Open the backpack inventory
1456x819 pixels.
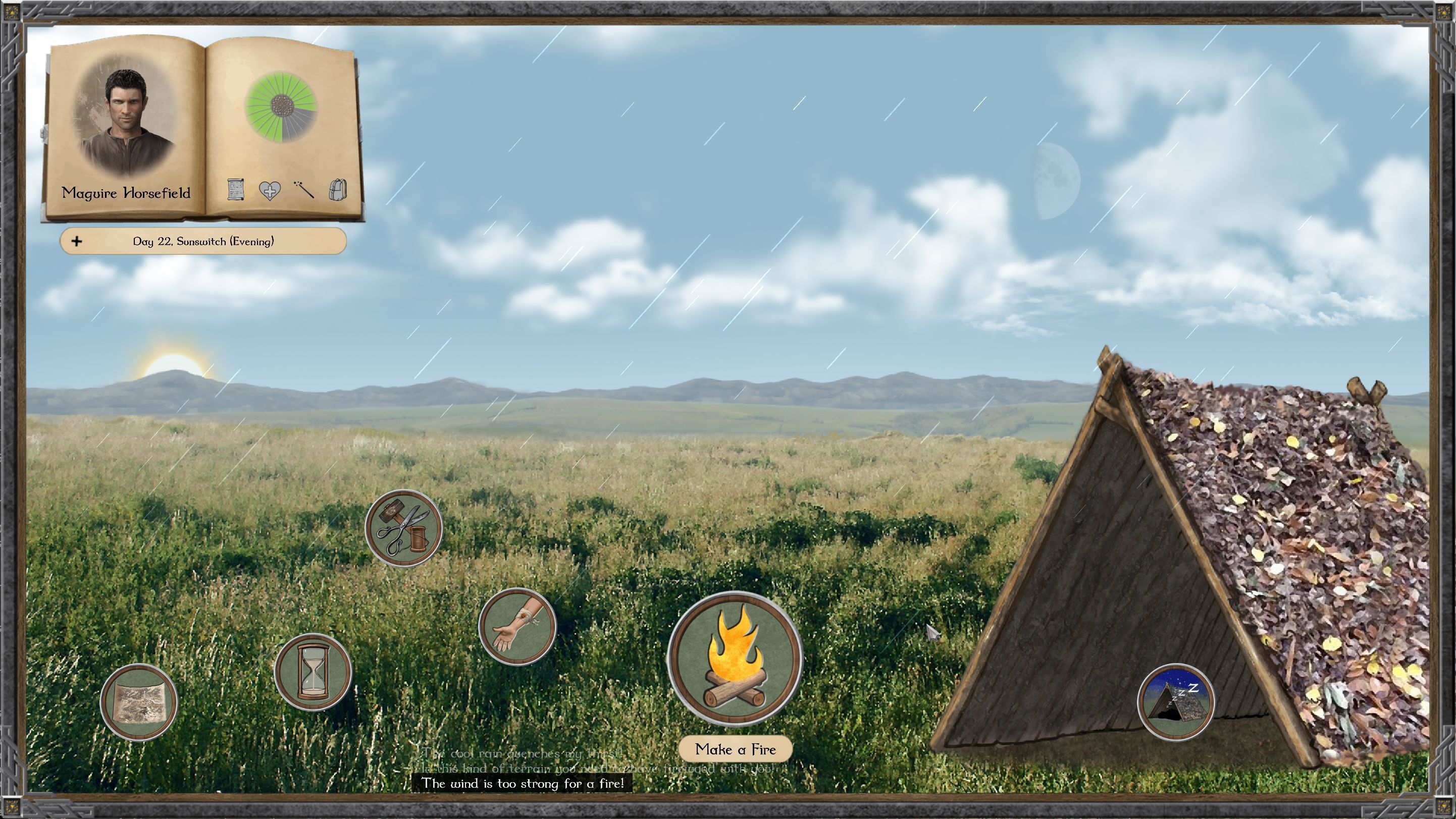(337, 190)
